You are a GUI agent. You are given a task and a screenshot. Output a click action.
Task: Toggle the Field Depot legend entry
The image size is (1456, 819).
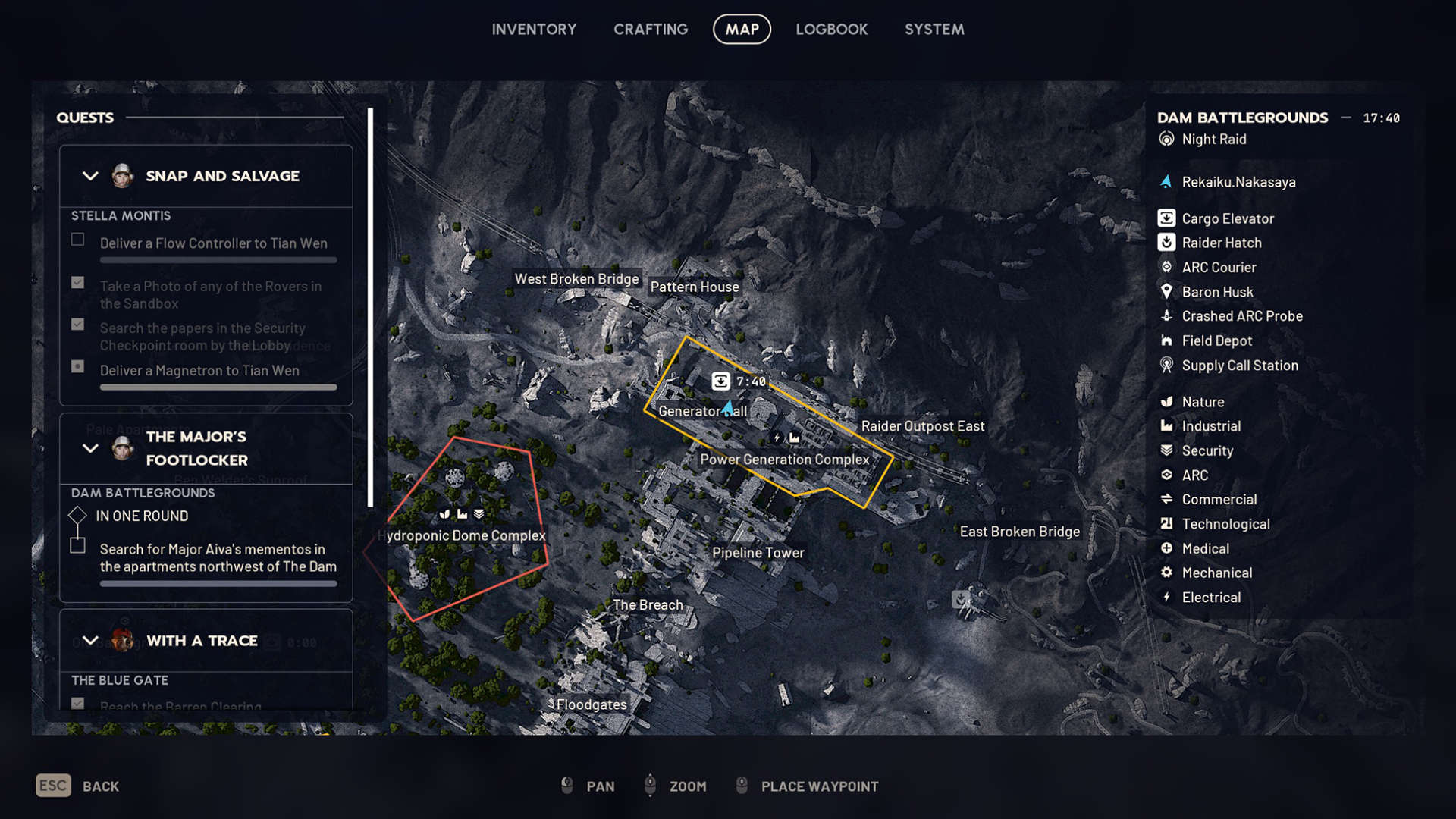pos(1216,341)
